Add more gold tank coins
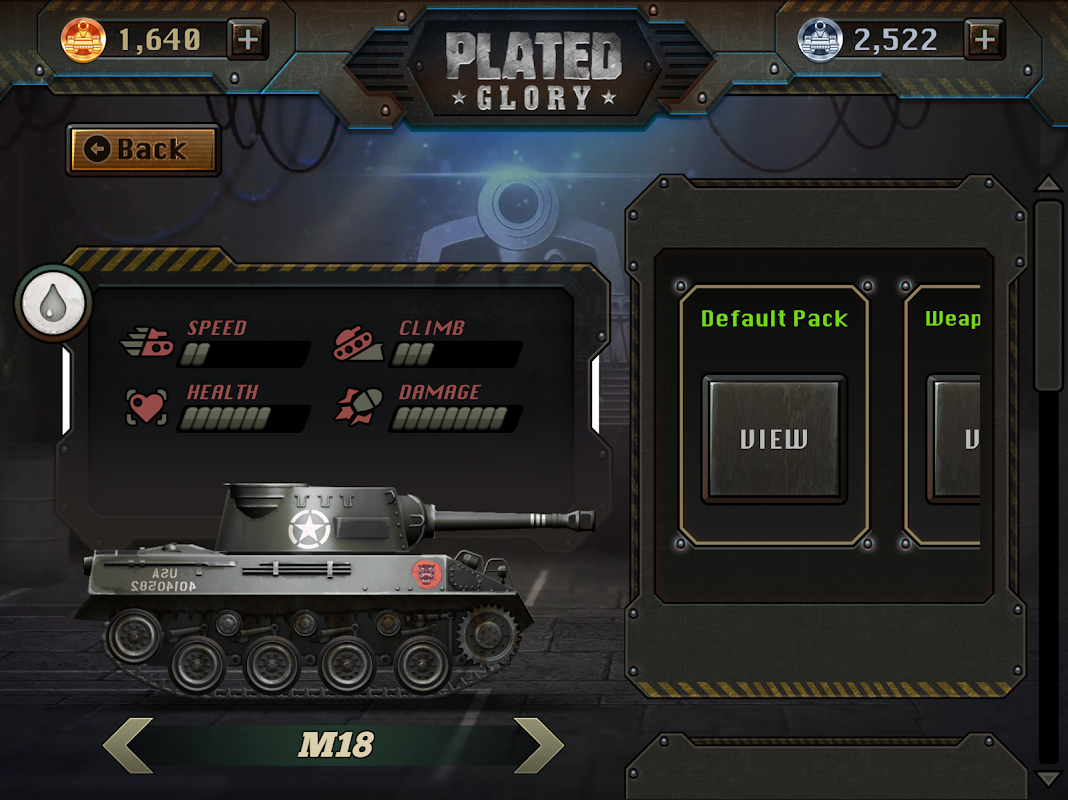Image resolution: width=1068 pixels, height=800 pixels. click(x=248, y=40)
